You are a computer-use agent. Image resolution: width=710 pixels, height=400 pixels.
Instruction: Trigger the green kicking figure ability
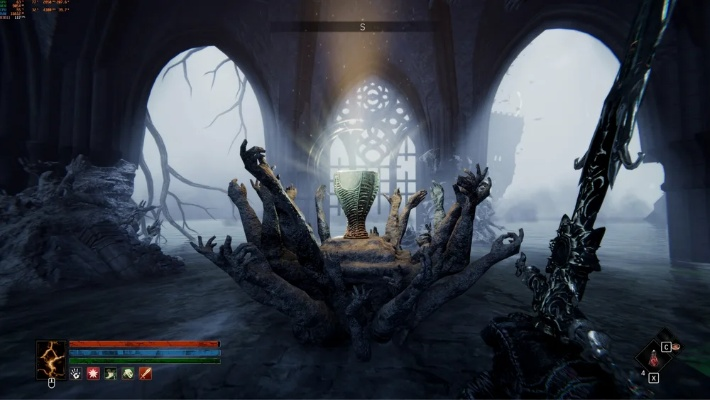pyautogui.click(x=110, y=373)
